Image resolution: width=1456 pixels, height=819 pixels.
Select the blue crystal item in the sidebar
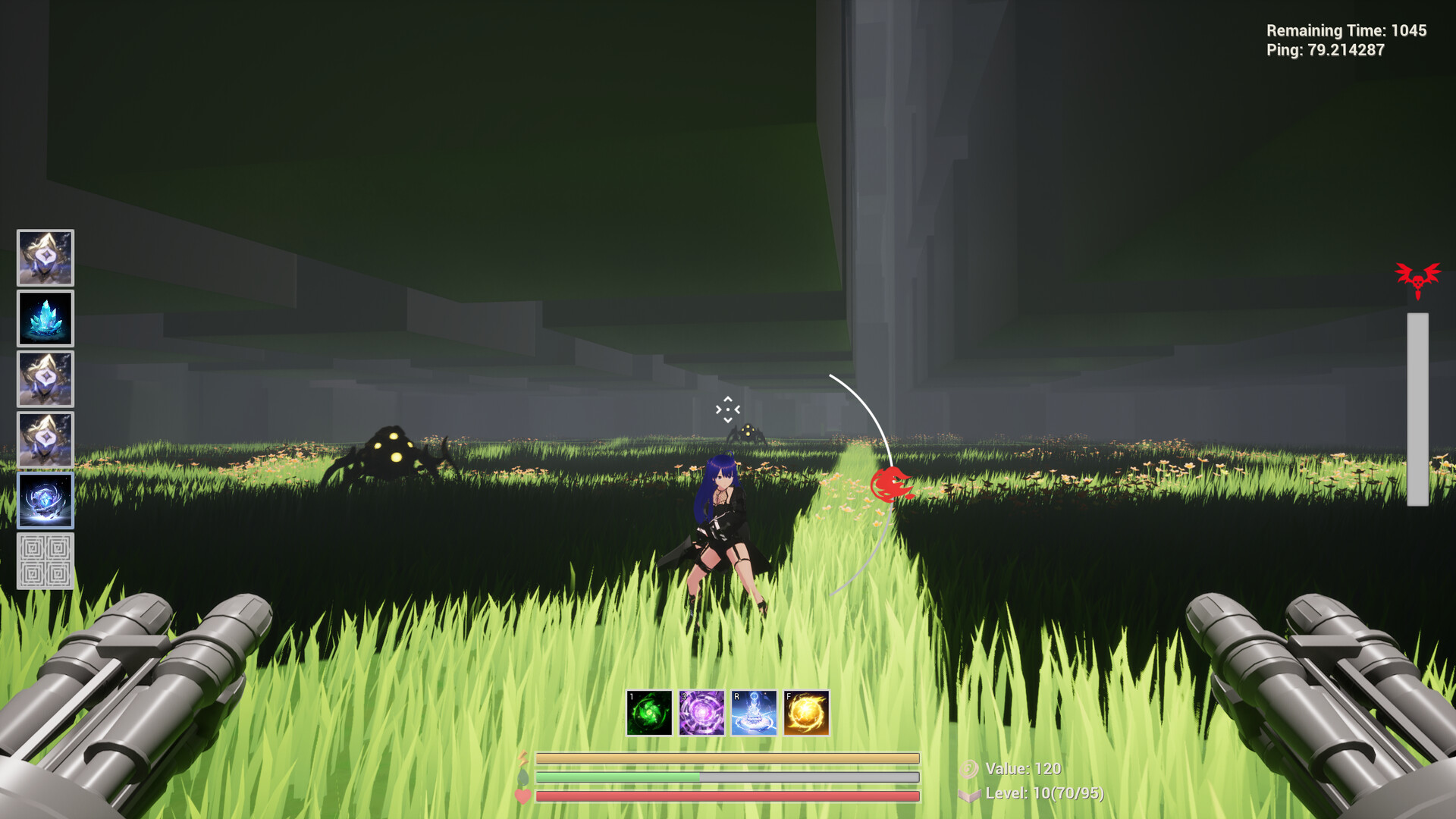pos(45,319)
